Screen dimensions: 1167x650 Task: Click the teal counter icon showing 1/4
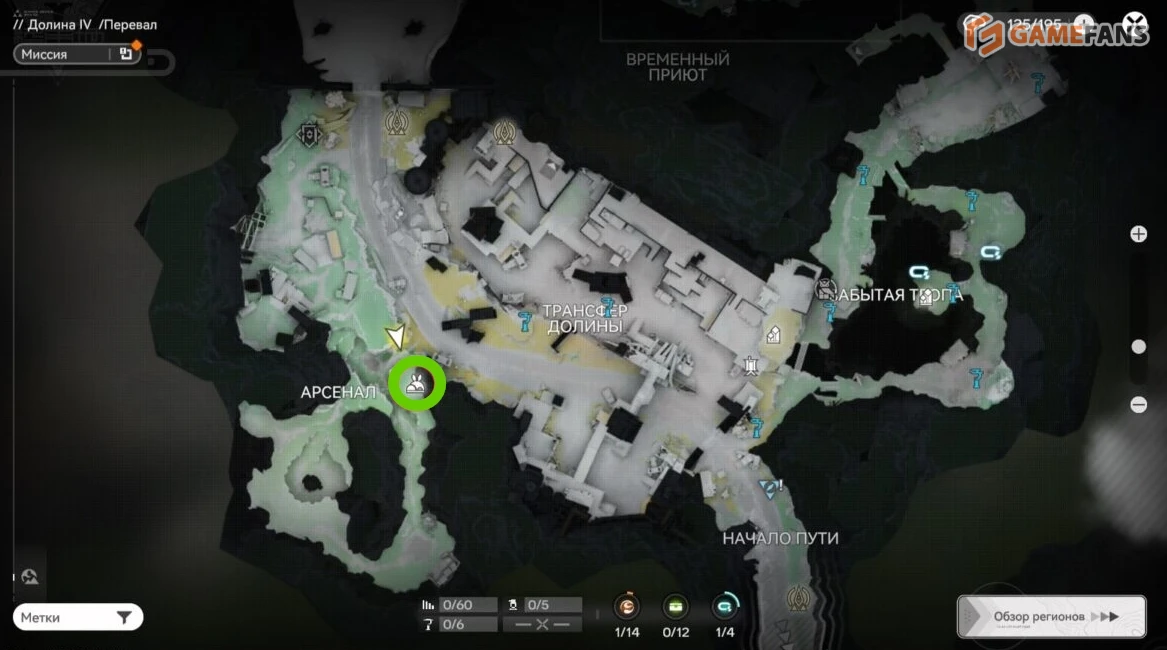724,607
